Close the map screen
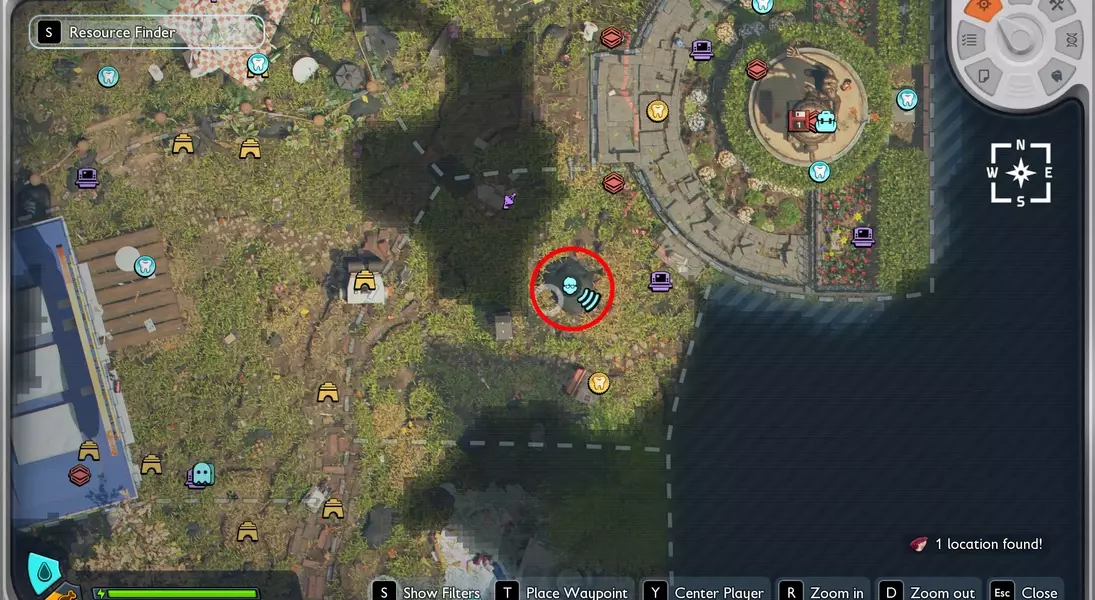Viewport: 1095px width, 600px height. 1026,592
